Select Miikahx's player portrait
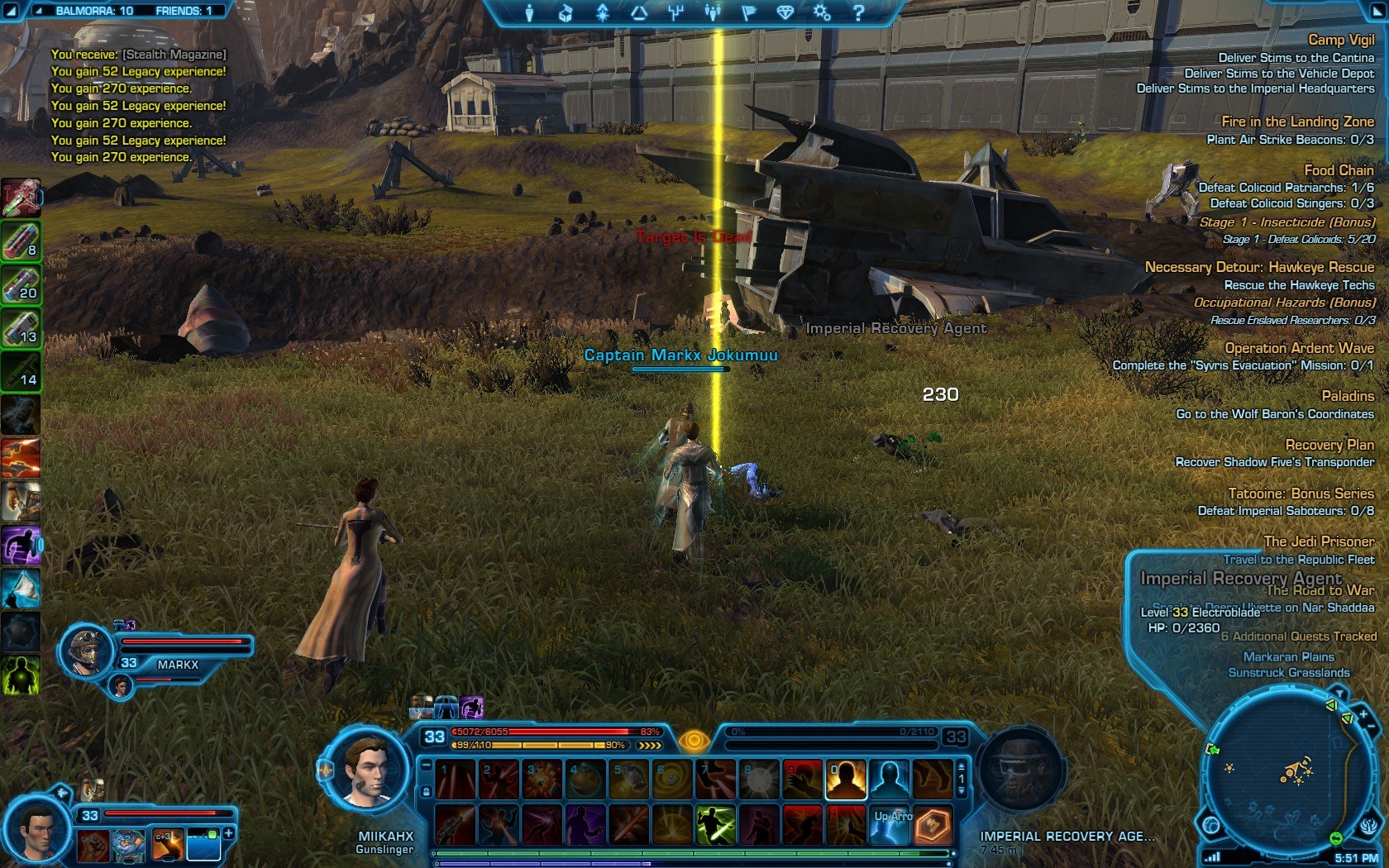1389x868 pixels. [365, 770]
